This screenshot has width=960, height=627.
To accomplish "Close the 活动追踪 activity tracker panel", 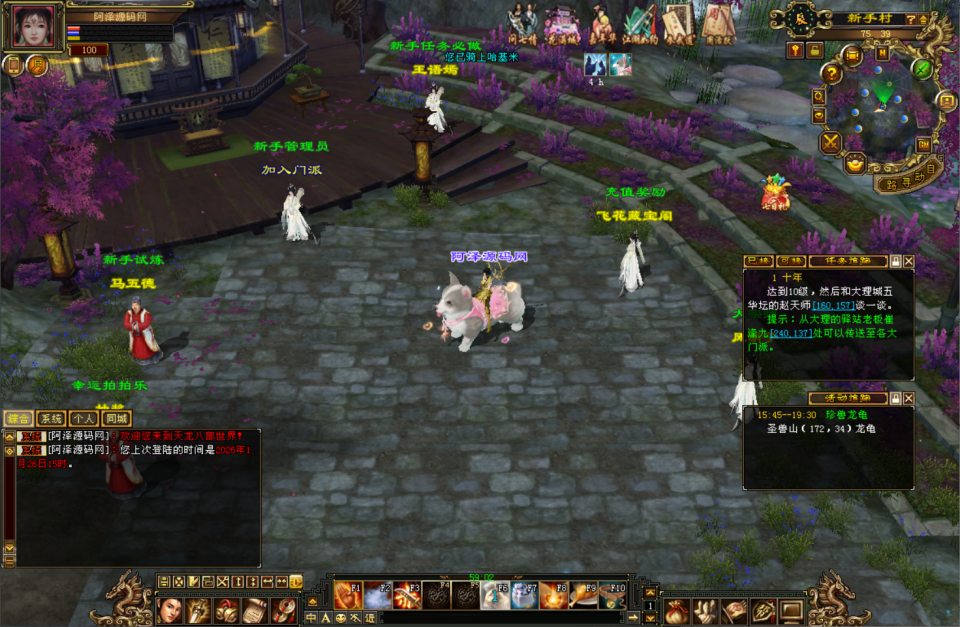I will tap(908, 397).
